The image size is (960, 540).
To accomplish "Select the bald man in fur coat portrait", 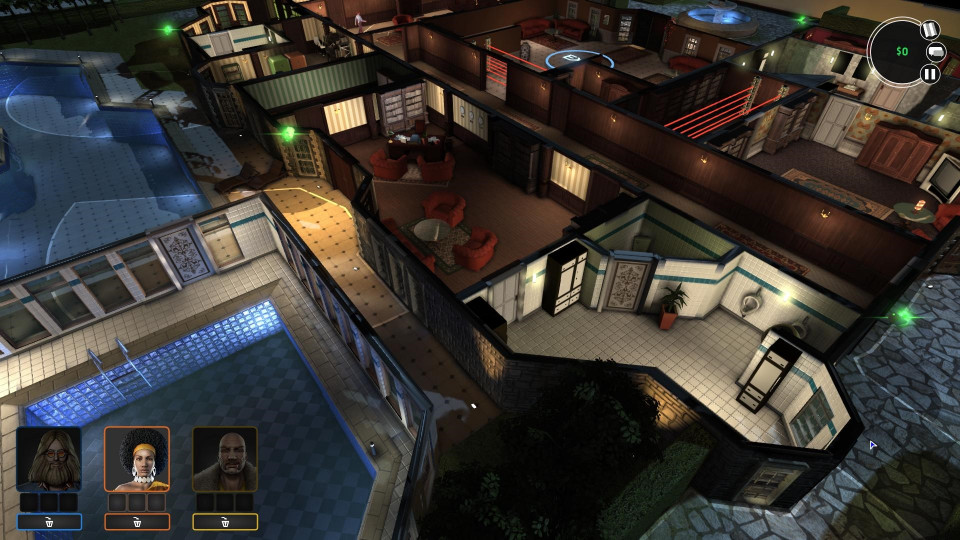I will pyautogui.click(x=225, y=459).
